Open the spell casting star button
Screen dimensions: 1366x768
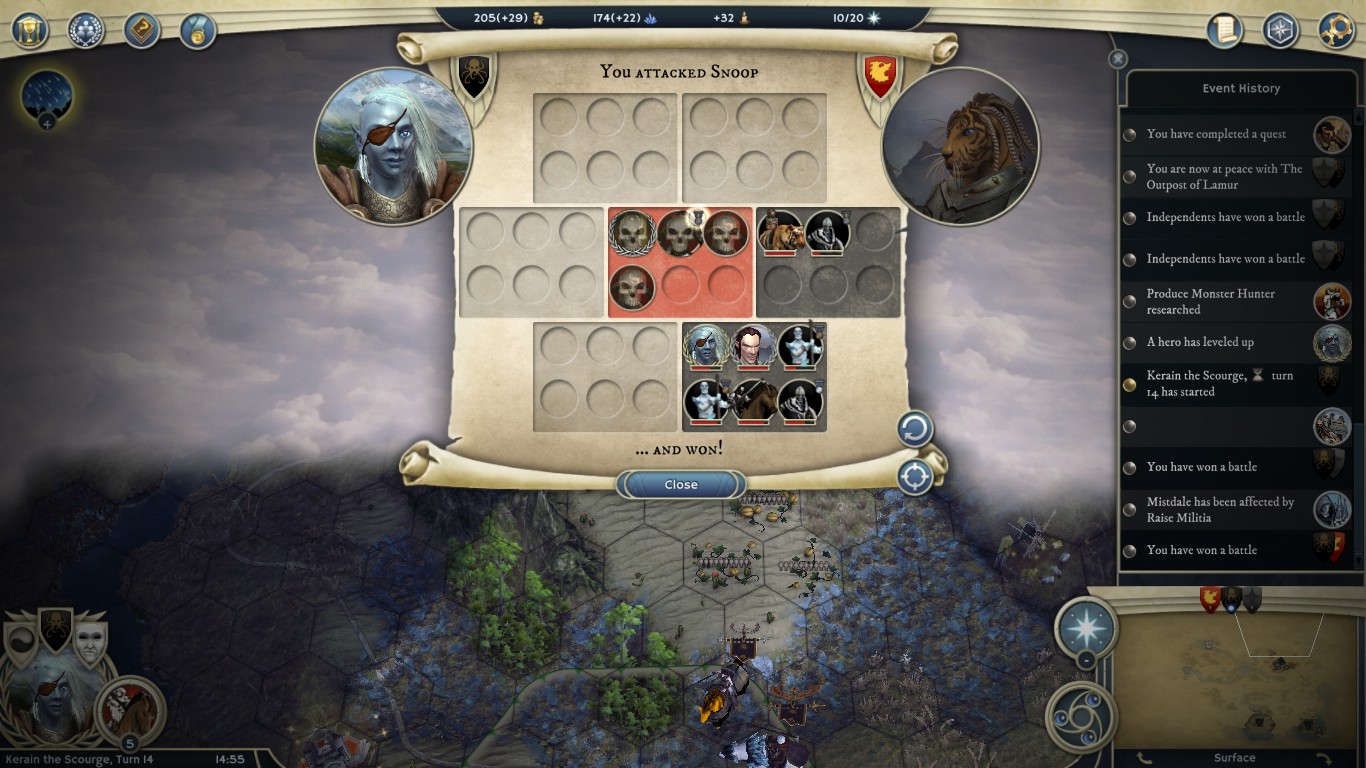point(1086,628)
